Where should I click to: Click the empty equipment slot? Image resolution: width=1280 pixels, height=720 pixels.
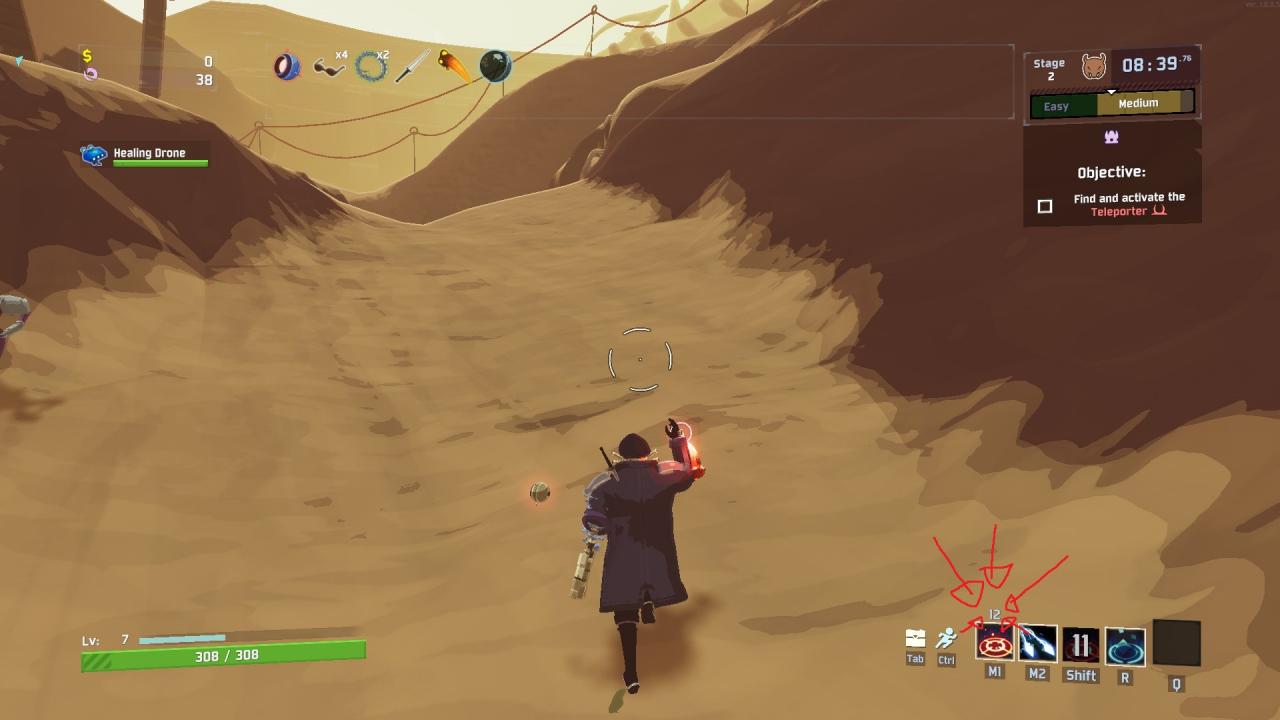click(x=1176, y=643)
